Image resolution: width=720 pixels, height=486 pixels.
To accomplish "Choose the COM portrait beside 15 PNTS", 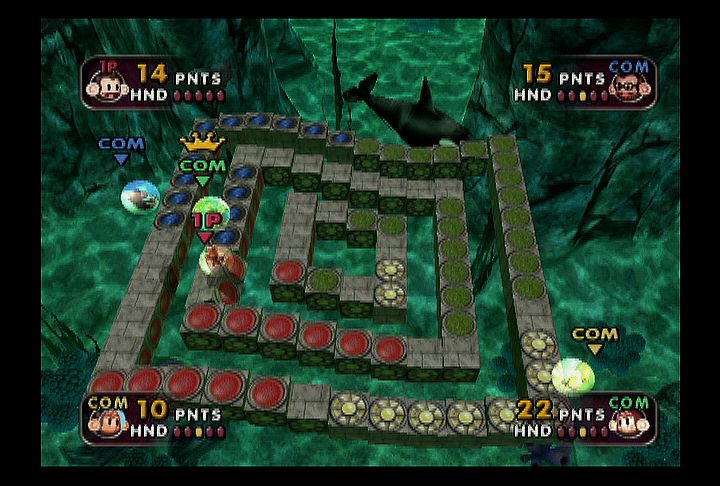I will point(627,80).
